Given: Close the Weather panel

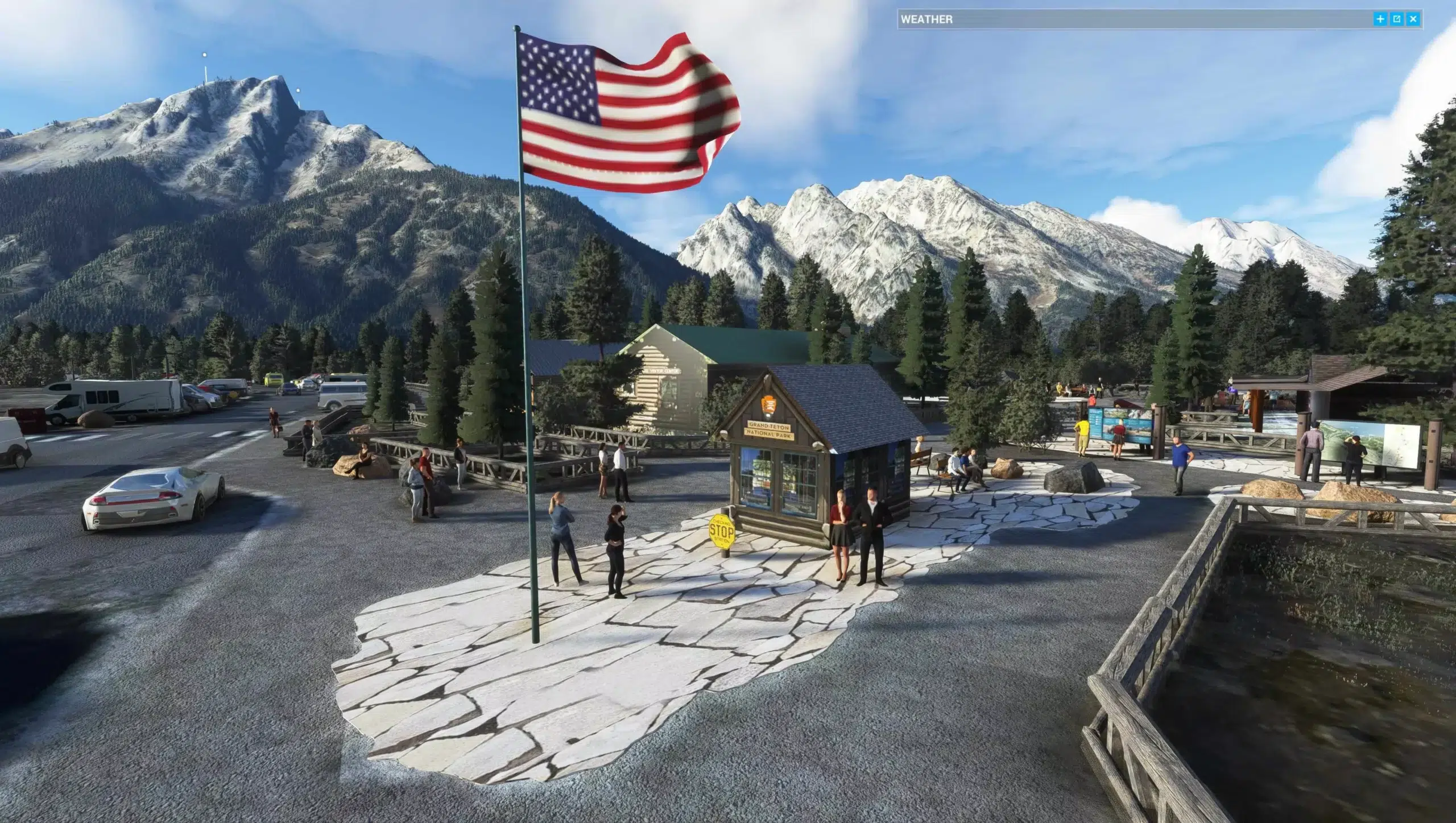Looking at the screenshot, I should click(x=1413, y=19).
